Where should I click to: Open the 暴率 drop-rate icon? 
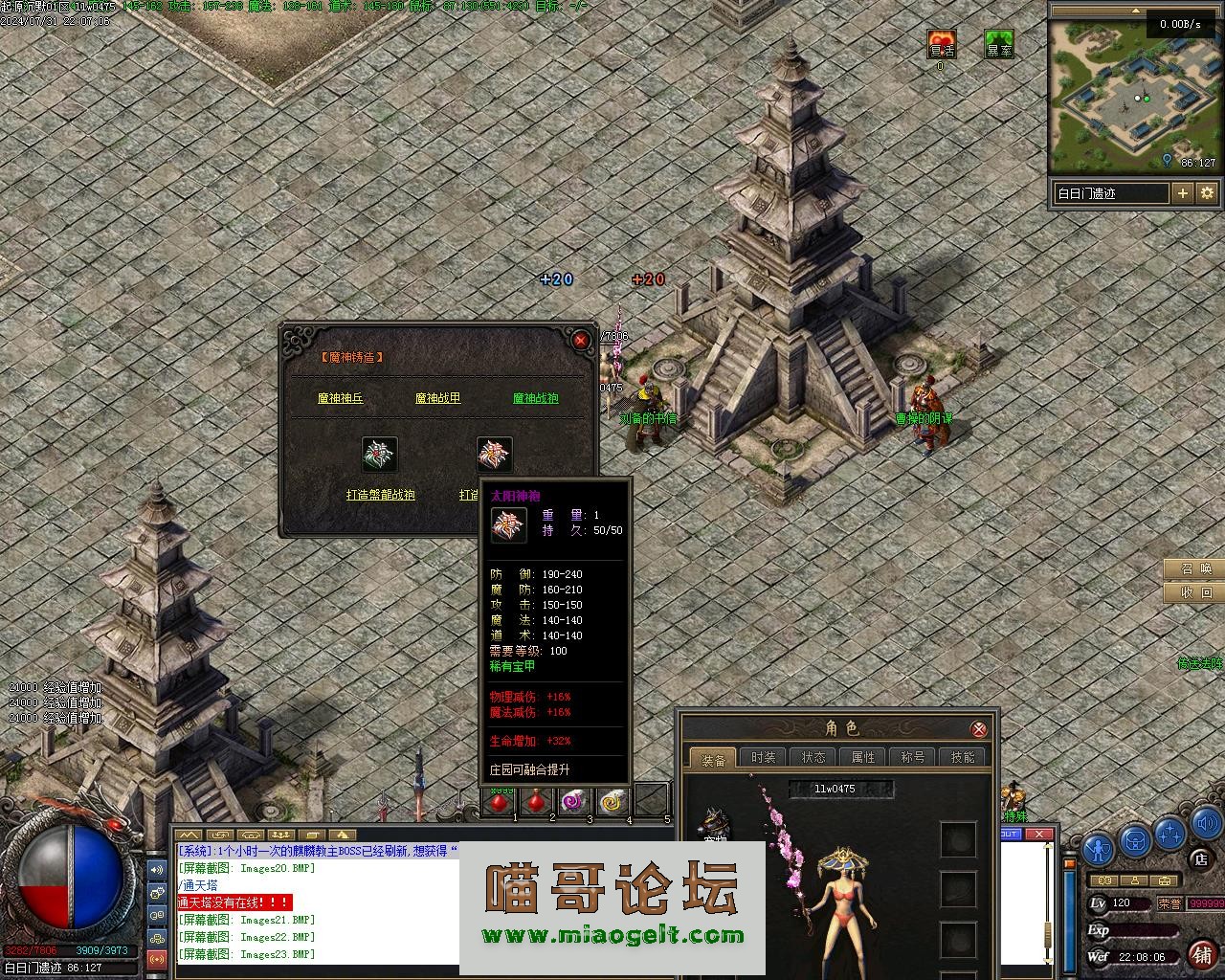[x=999, y=44]
